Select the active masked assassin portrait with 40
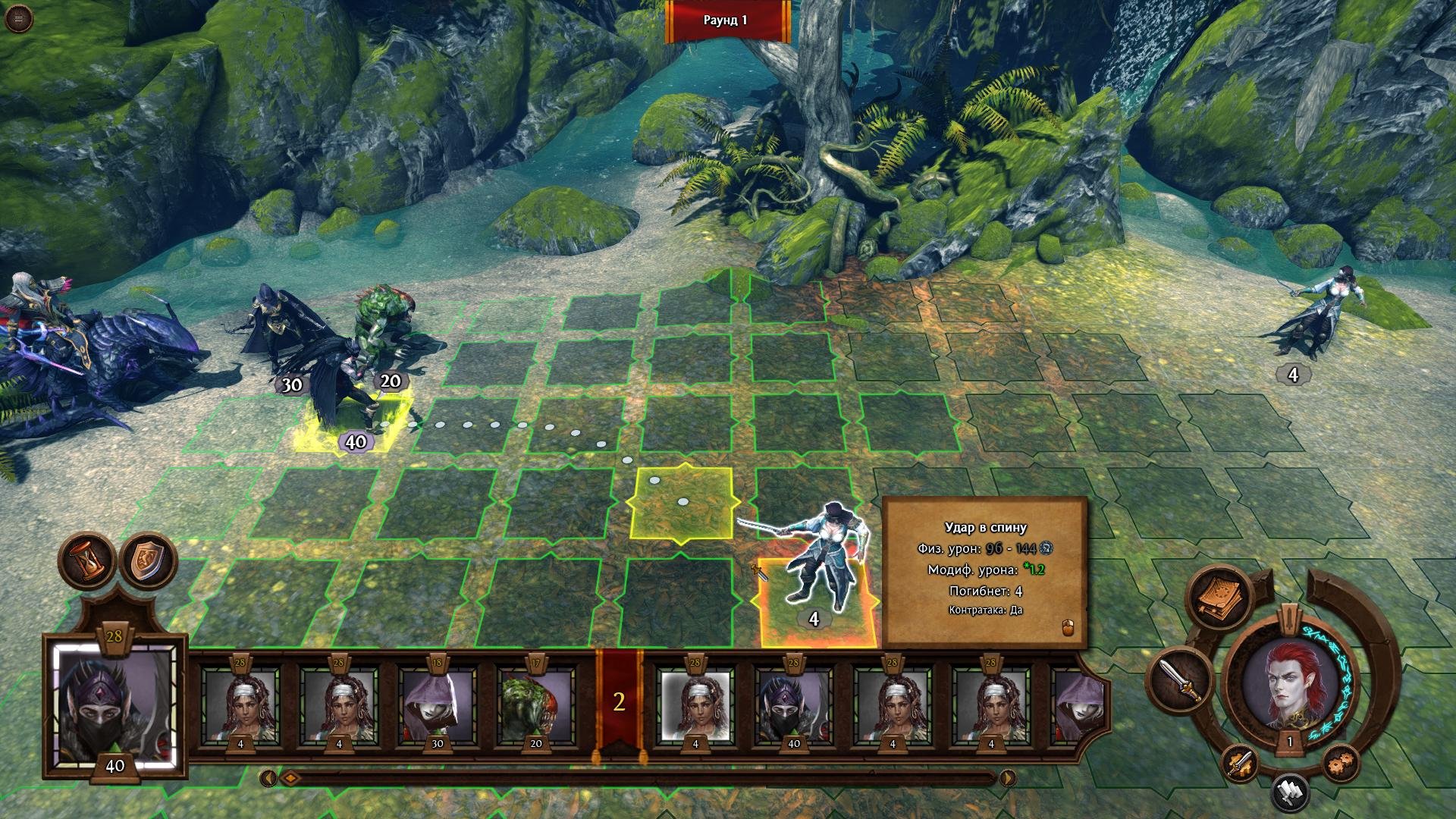This screenshot has height=819, width=1456. pyautogui.click(x=115, y=708)
